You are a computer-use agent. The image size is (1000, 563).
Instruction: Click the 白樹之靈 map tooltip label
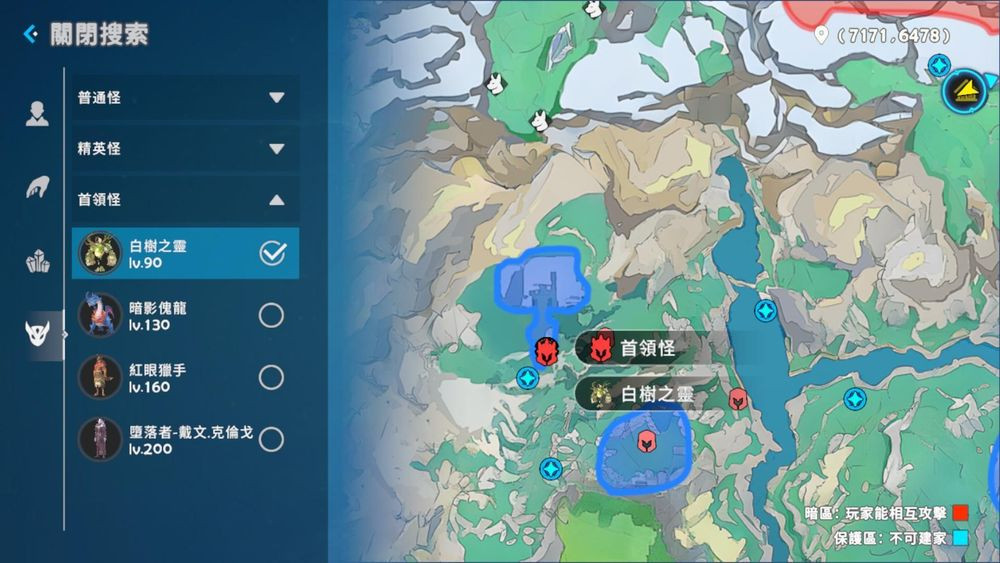pyautogui.click(x=644, y=394)
